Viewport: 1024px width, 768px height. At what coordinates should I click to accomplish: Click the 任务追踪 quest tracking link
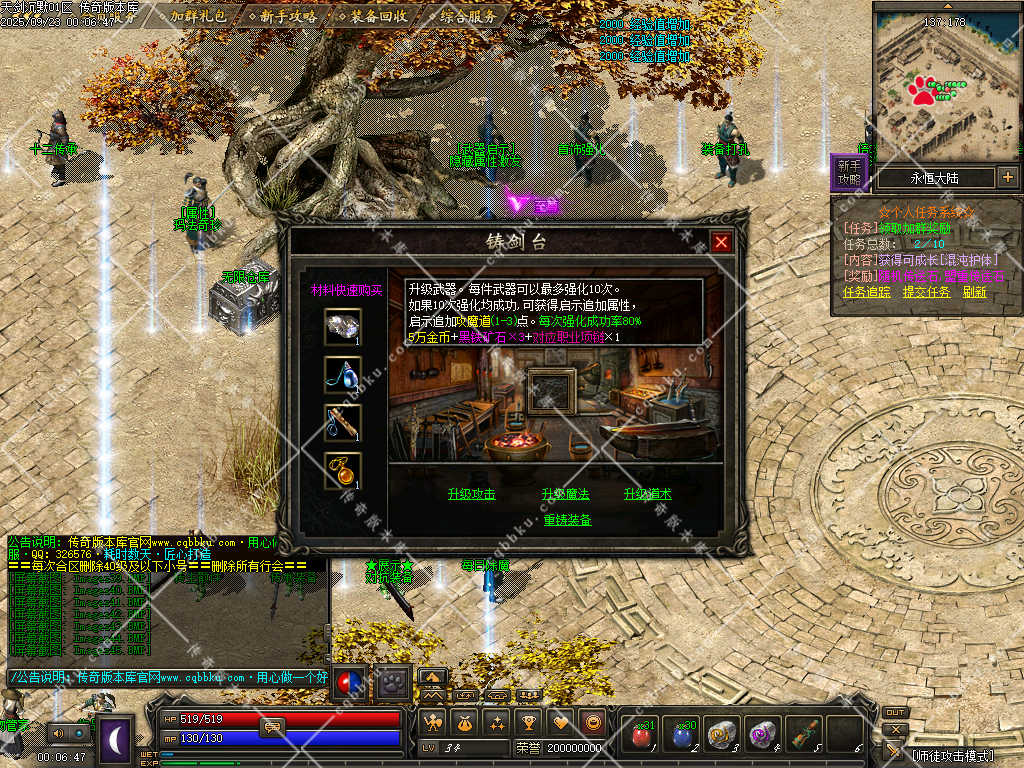point(867,292)
